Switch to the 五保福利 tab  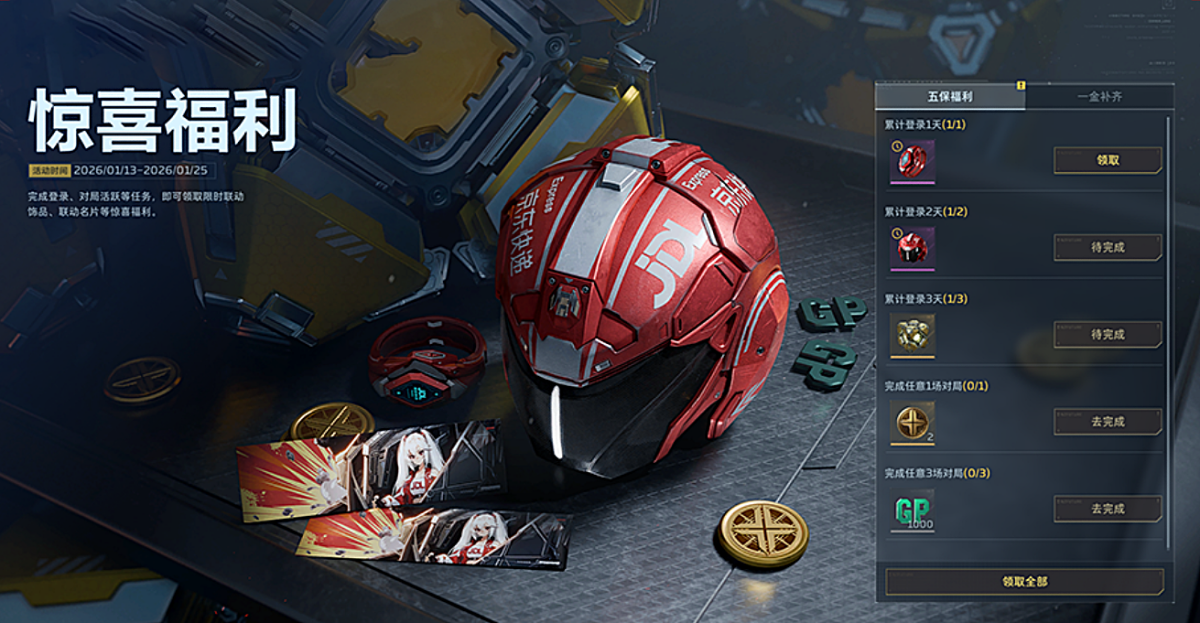tap(949, 97)
